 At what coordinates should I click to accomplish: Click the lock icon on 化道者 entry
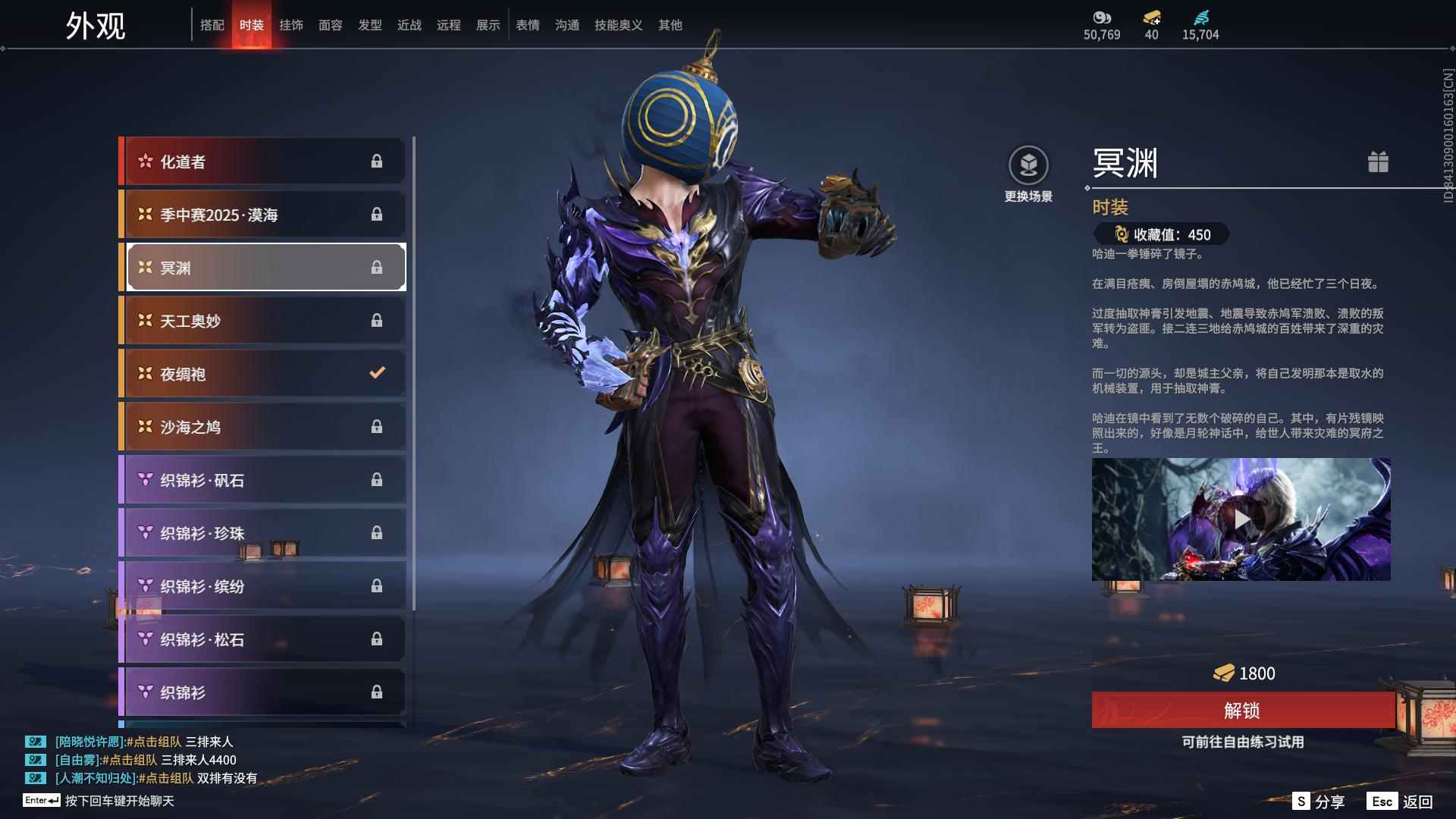pyautogui.click(x=377, y=161)
